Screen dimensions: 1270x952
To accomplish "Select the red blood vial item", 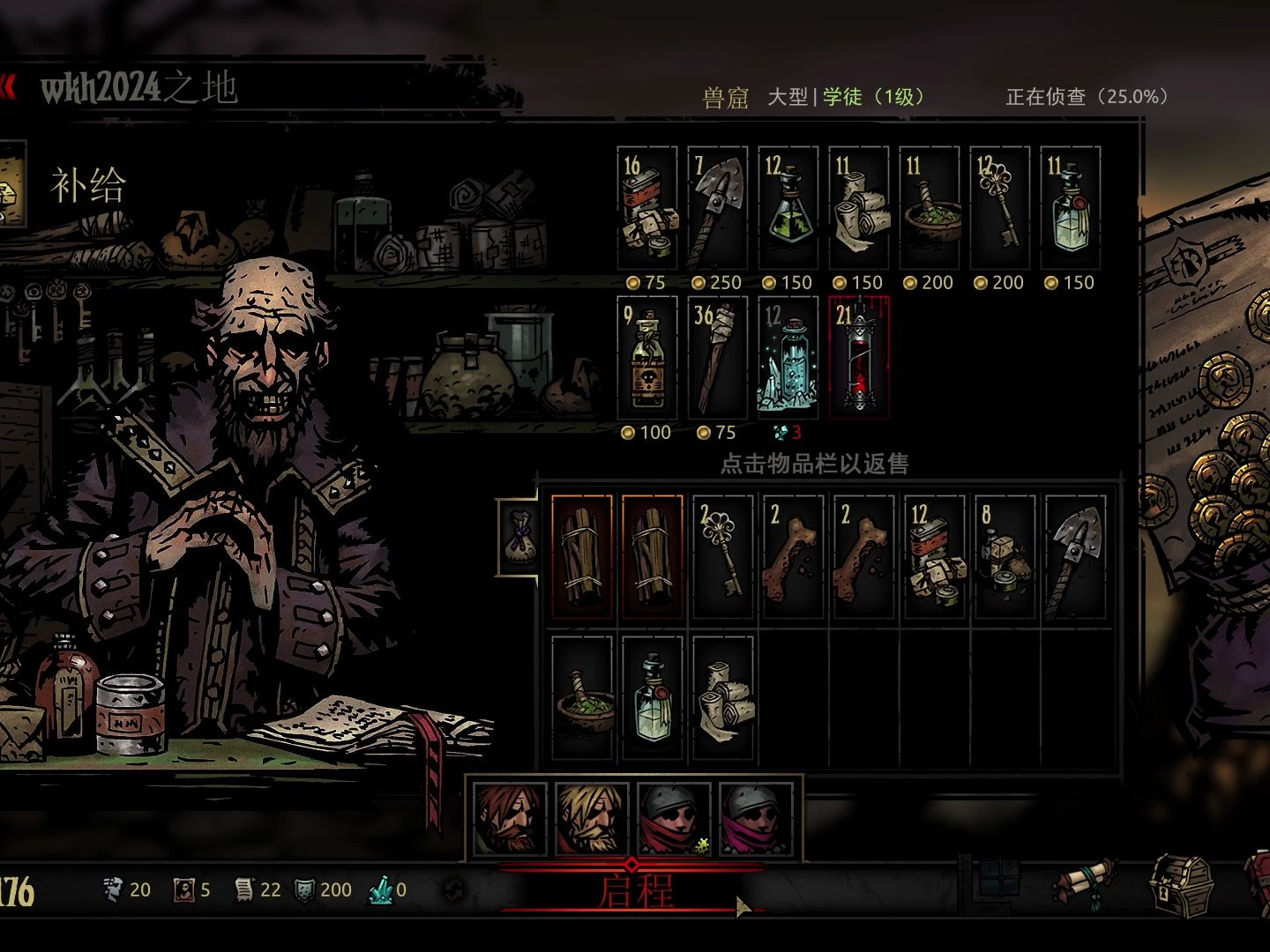I will coord(859,359).
